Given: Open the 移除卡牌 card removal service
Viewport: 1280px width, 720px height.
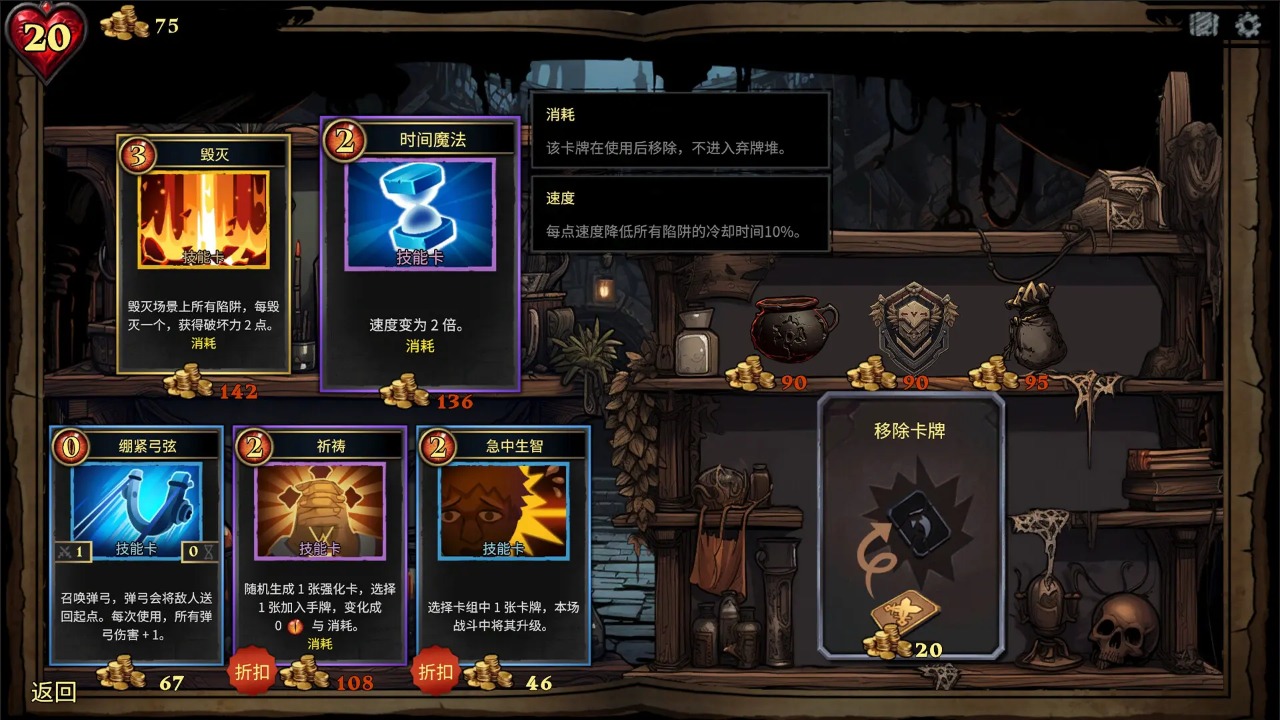Looking at the screenshot, I should [910, 525].
